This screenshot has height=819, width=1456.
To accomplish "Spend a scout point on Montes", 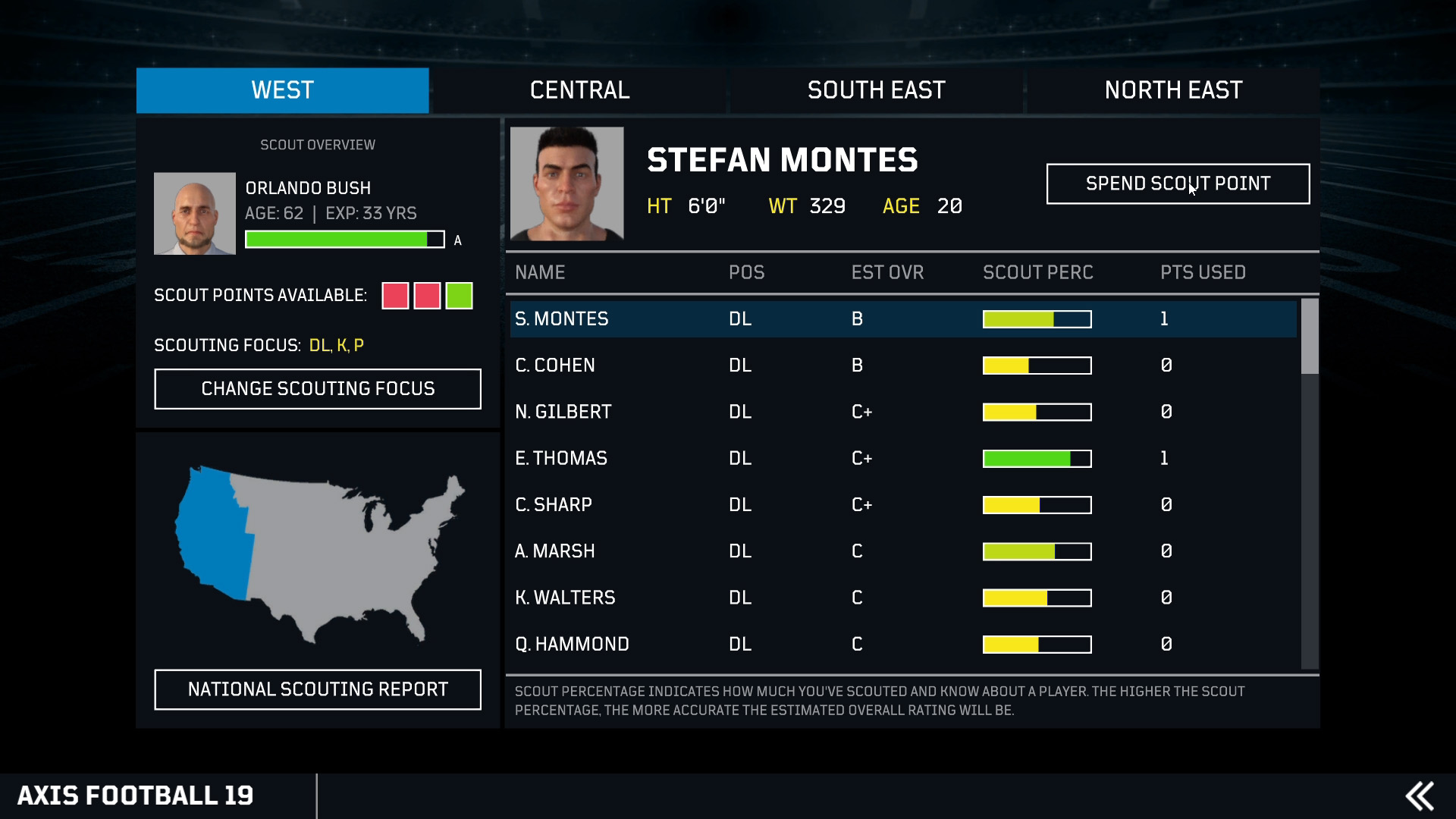I will tap(1177, 184).
